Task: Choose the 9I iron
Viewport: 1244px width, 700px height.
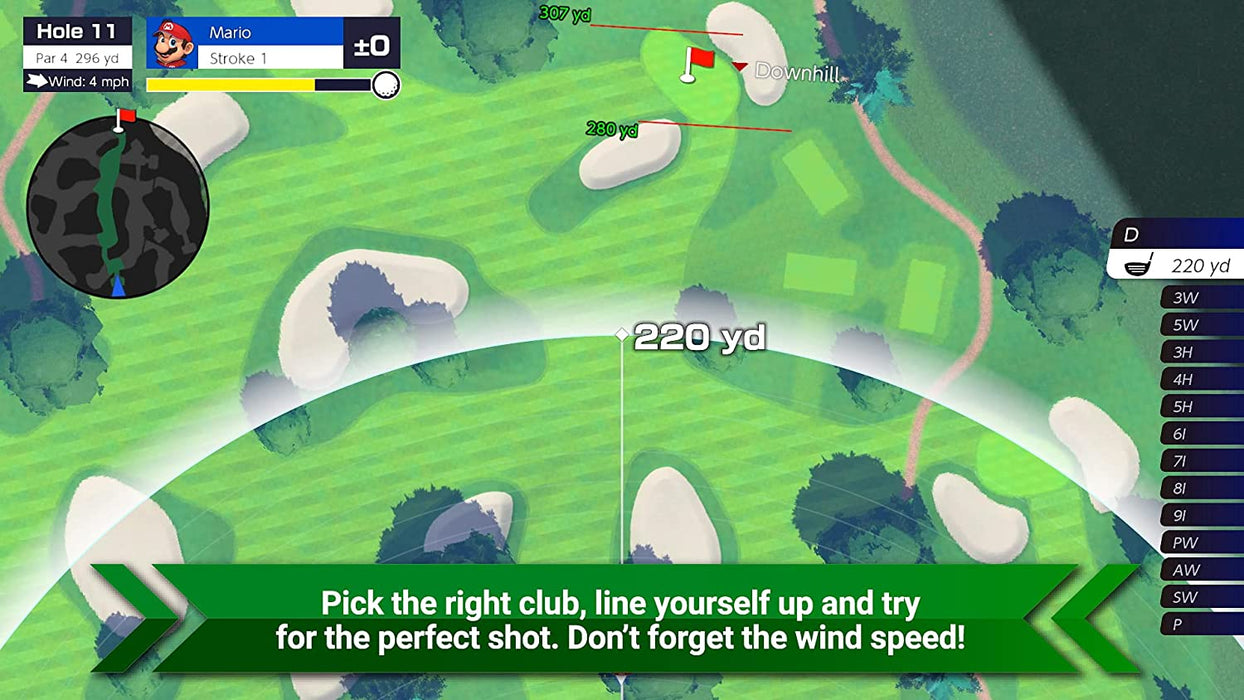Action: [1200, 516]
